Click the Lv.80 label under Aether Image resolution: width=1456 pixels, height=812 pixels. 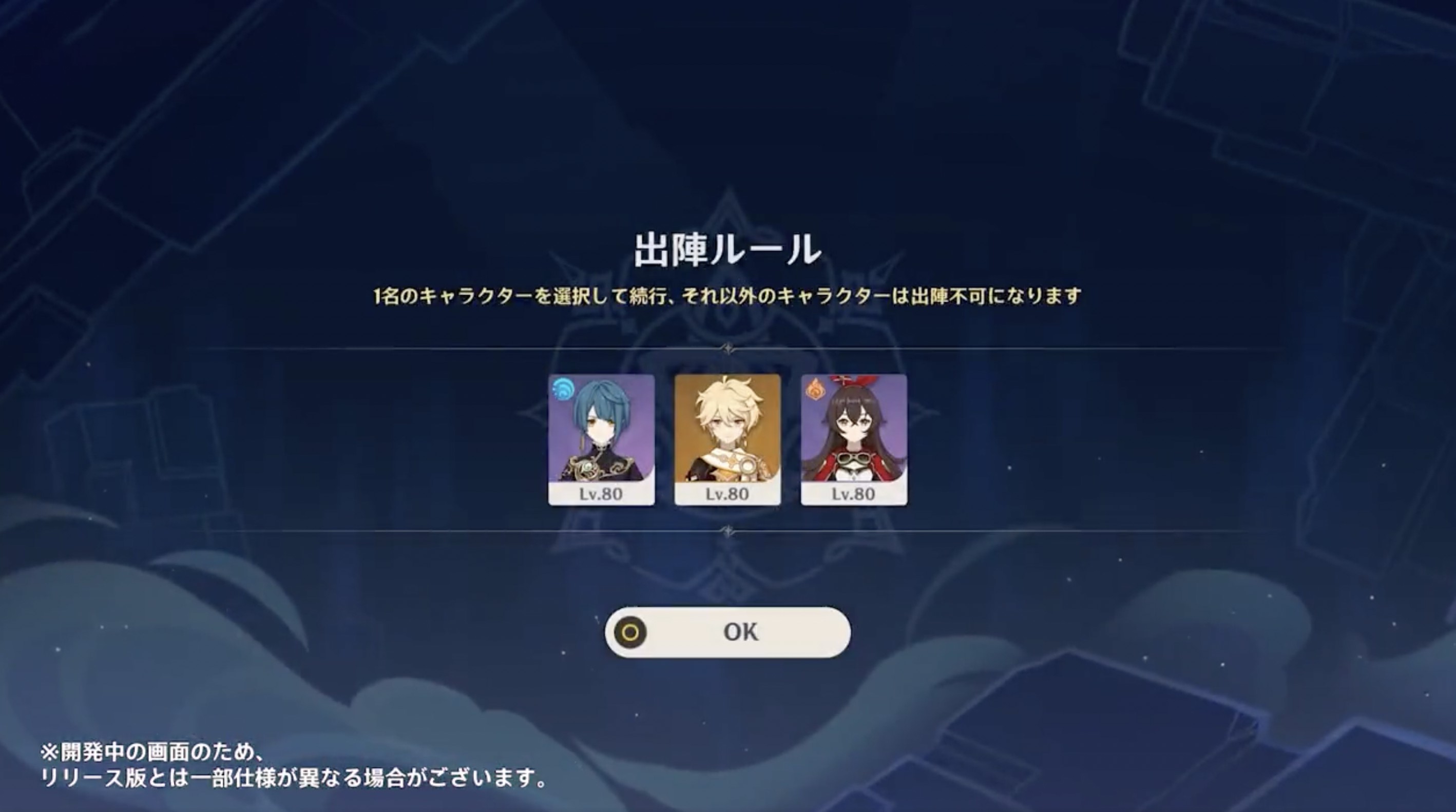[x=728, y=494]
